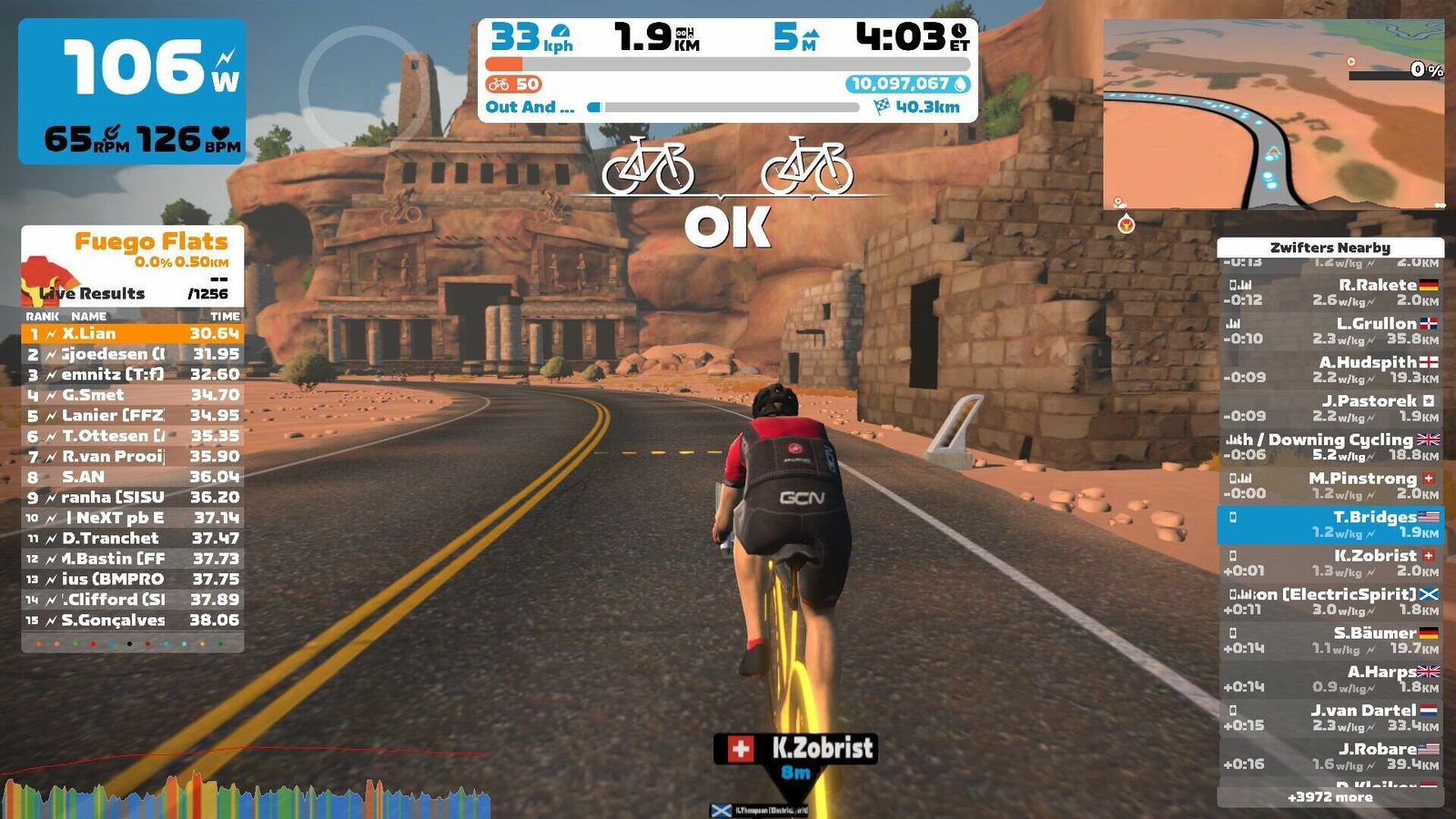Choose J.Robare from nearby riders

pos(1330,756)
